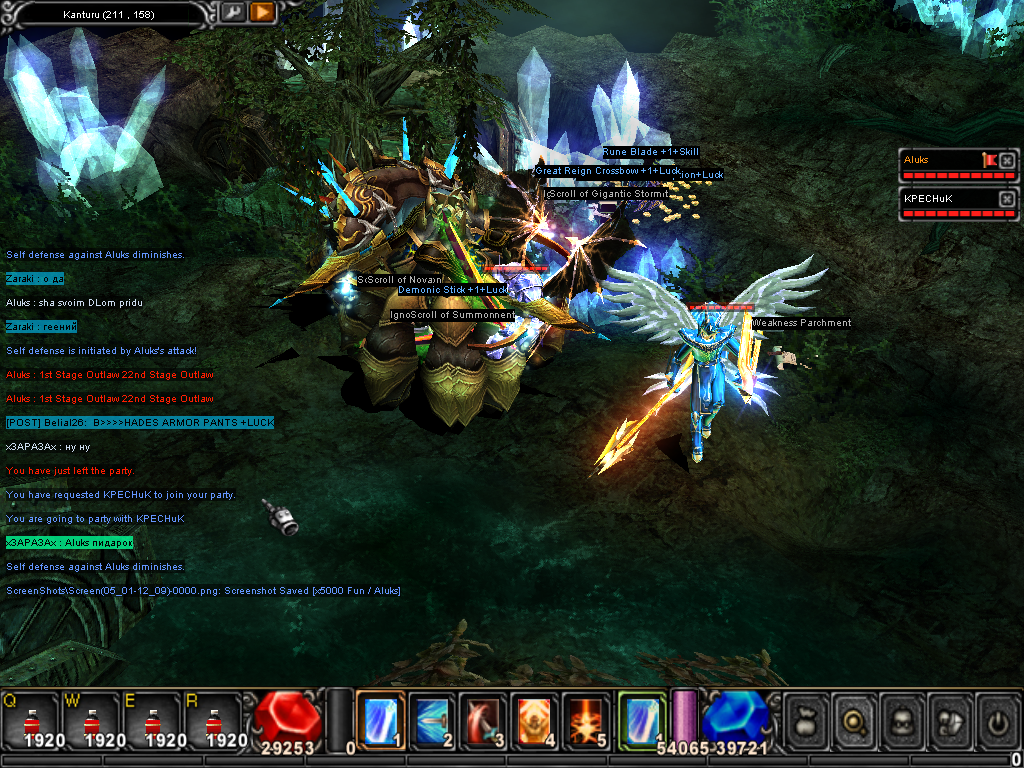Remove Aluks from the party list
The height and width of the screenshot is (768, 1024).
coord(1007,160)
